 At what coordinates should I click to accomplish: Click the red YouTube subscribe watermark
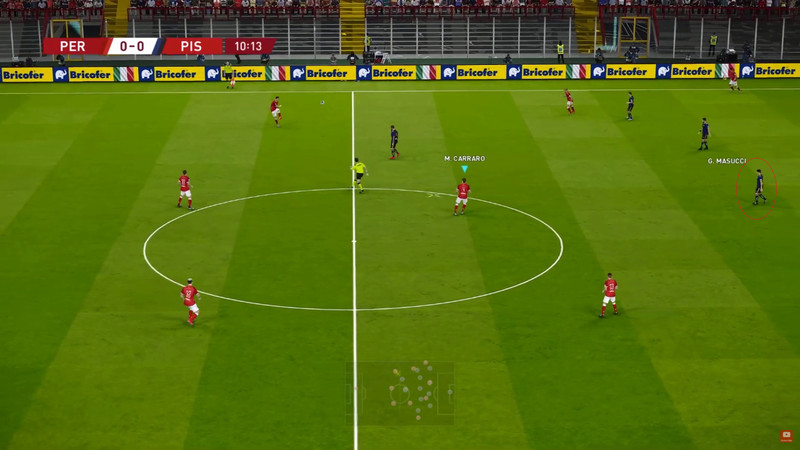coord(787,435)
